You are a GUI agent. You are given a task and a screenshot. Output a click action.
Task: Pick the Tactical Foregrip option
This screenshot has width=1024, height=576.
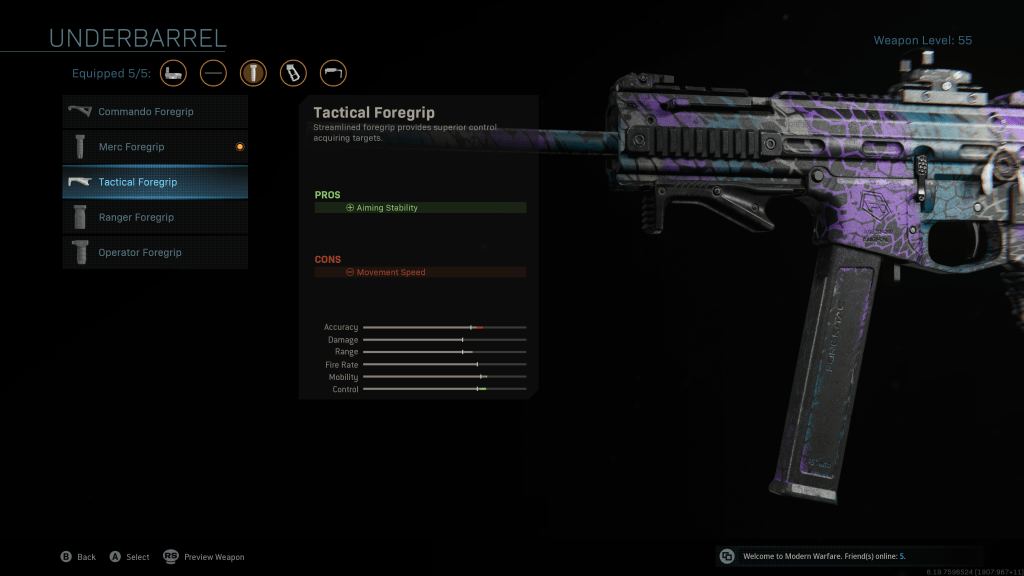[x=155, y=182]
